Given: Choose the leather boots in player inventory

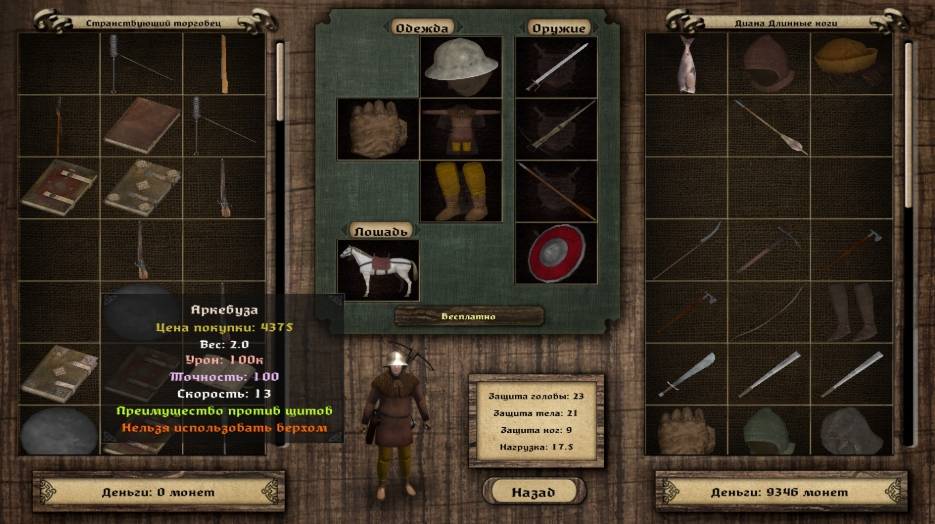Looking at the screenshot, I should pyautogui.click(x=851, y=310).
